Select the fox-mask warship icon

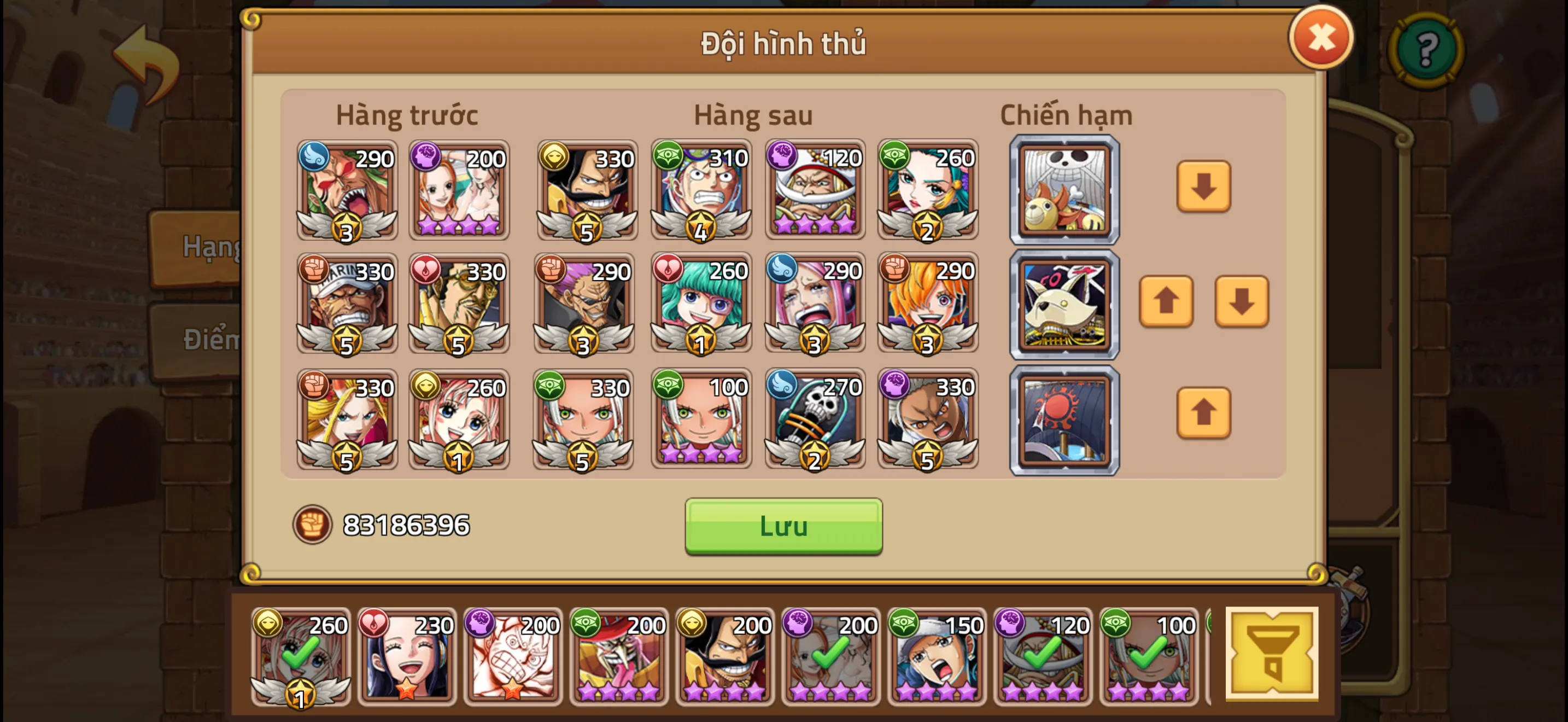pos(1064,304)
